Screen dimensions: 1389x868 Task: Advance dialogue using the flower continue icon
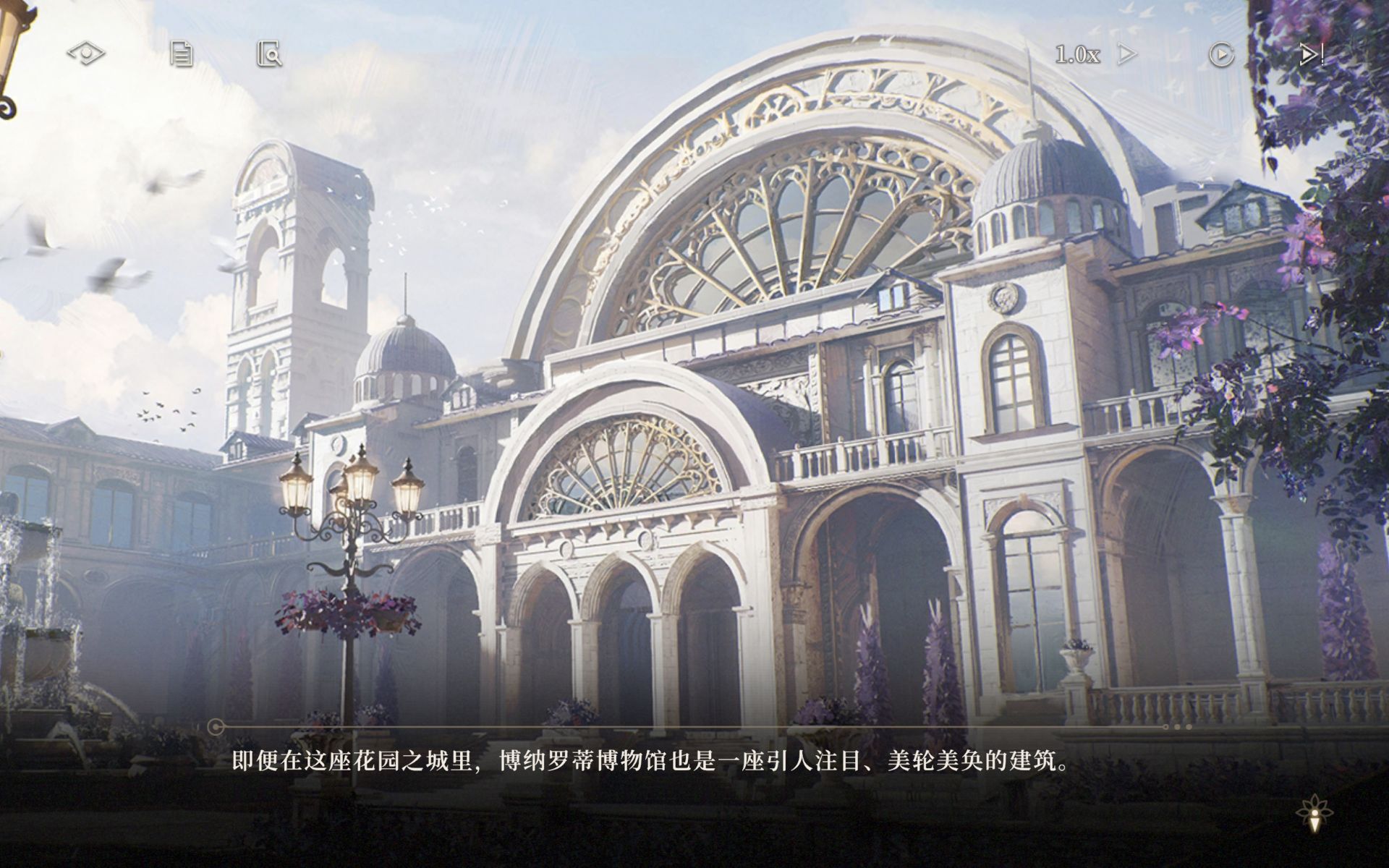click(x=1314, y=813)
